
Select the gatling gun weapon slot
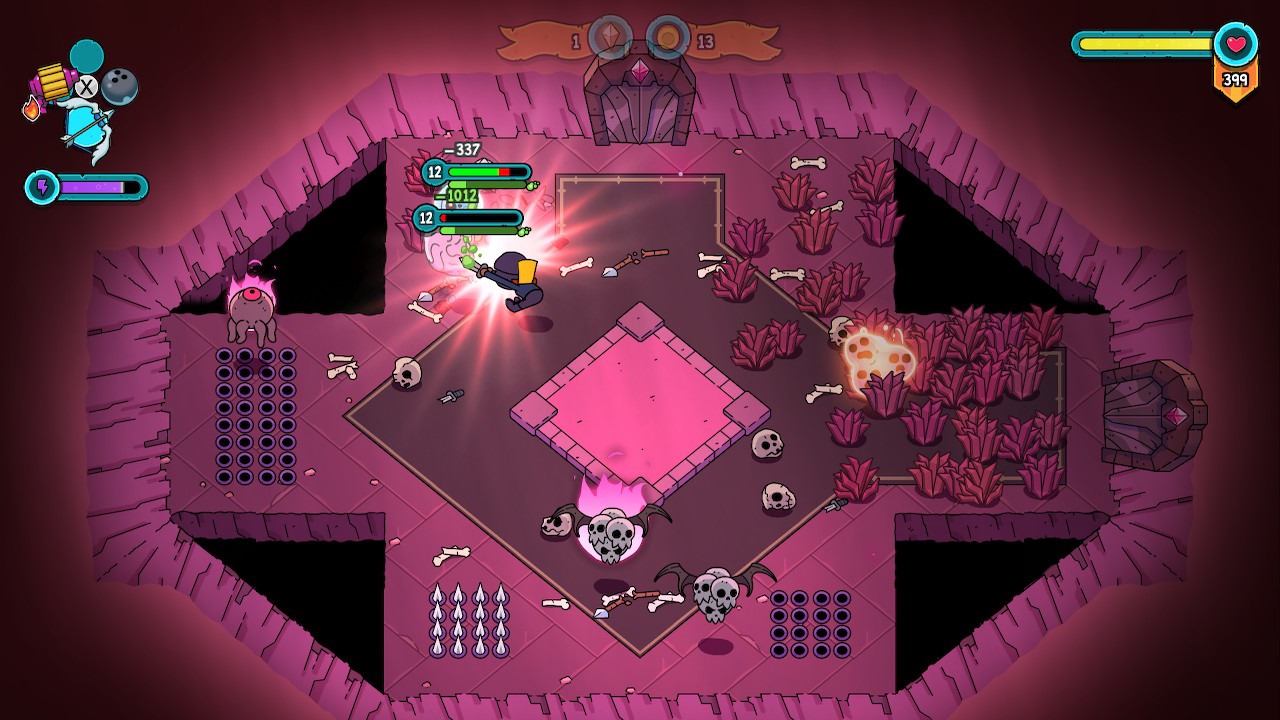coord(51,82)
